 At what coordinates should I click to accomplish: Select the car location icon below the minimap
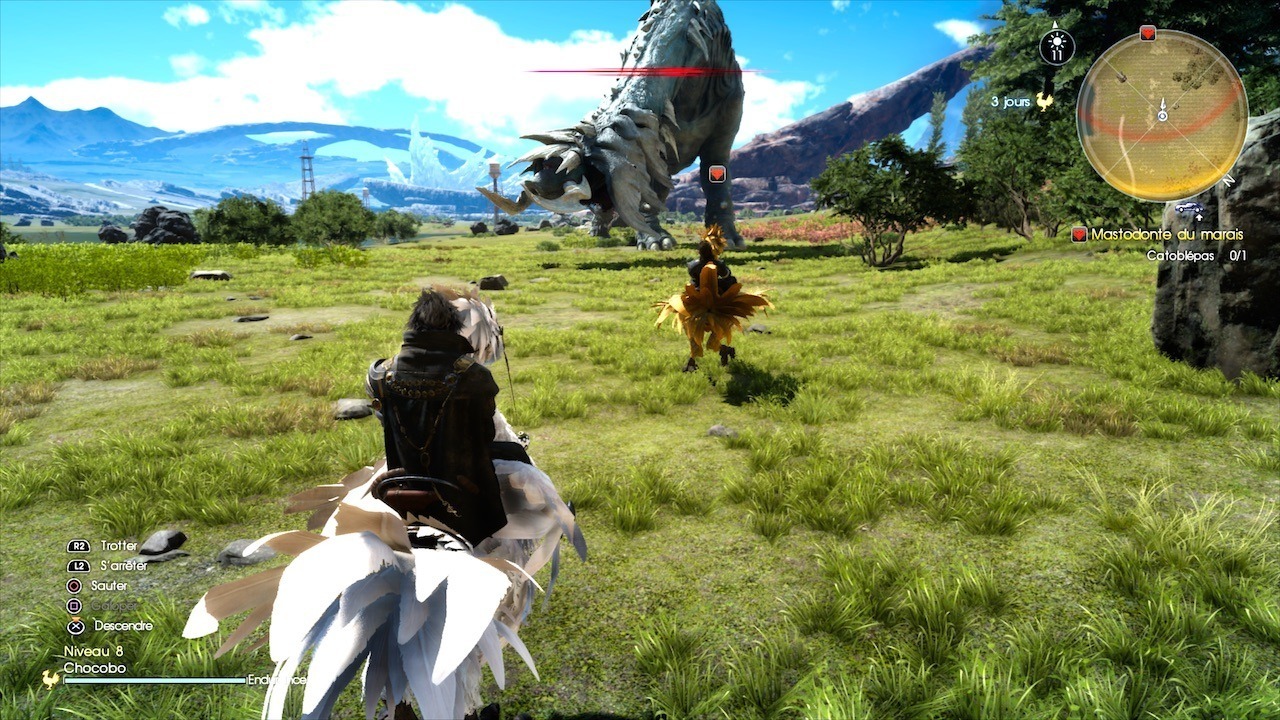[1189, 208]
